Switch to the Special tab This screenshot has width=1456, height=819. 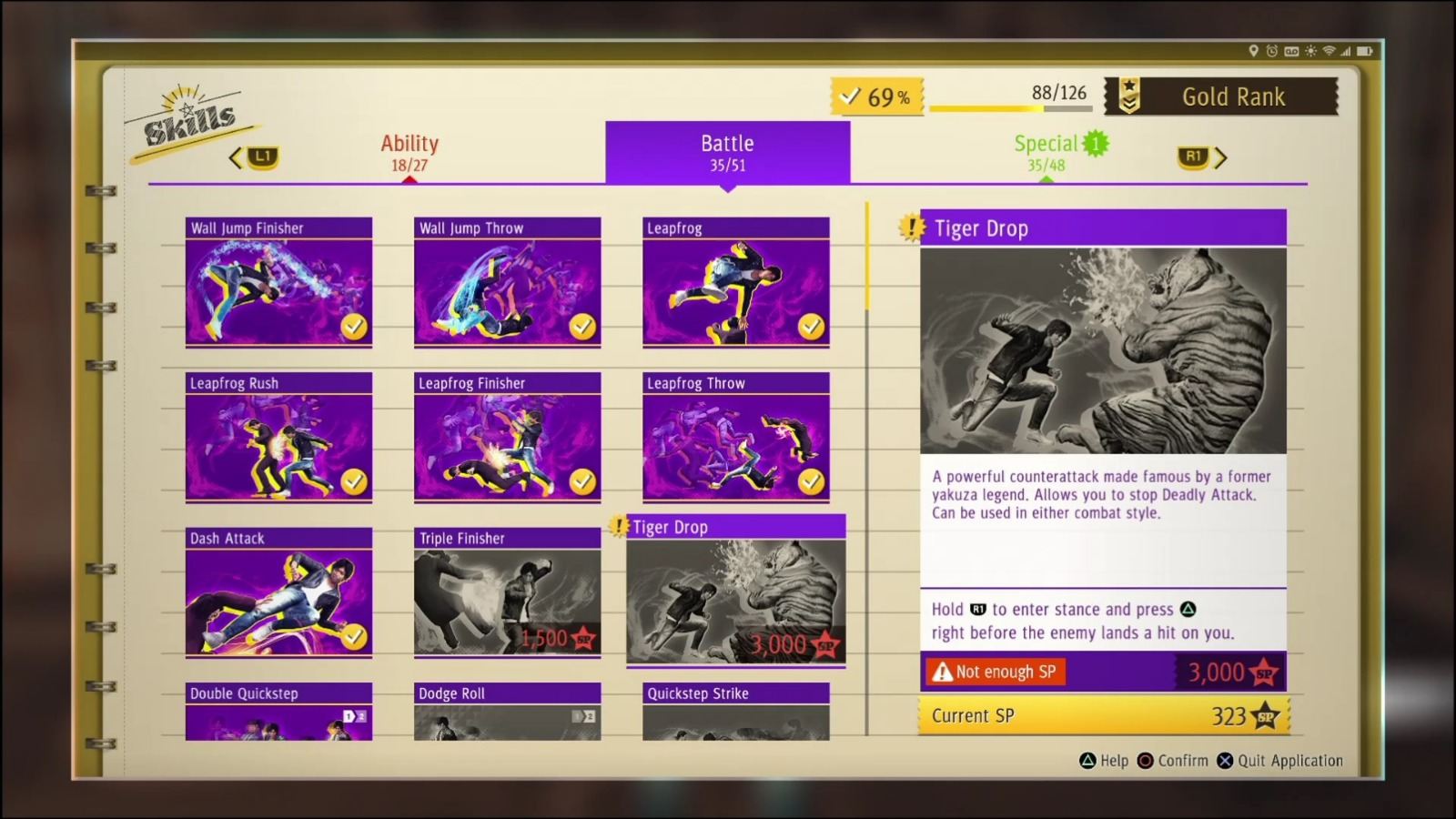point(1046,152)
